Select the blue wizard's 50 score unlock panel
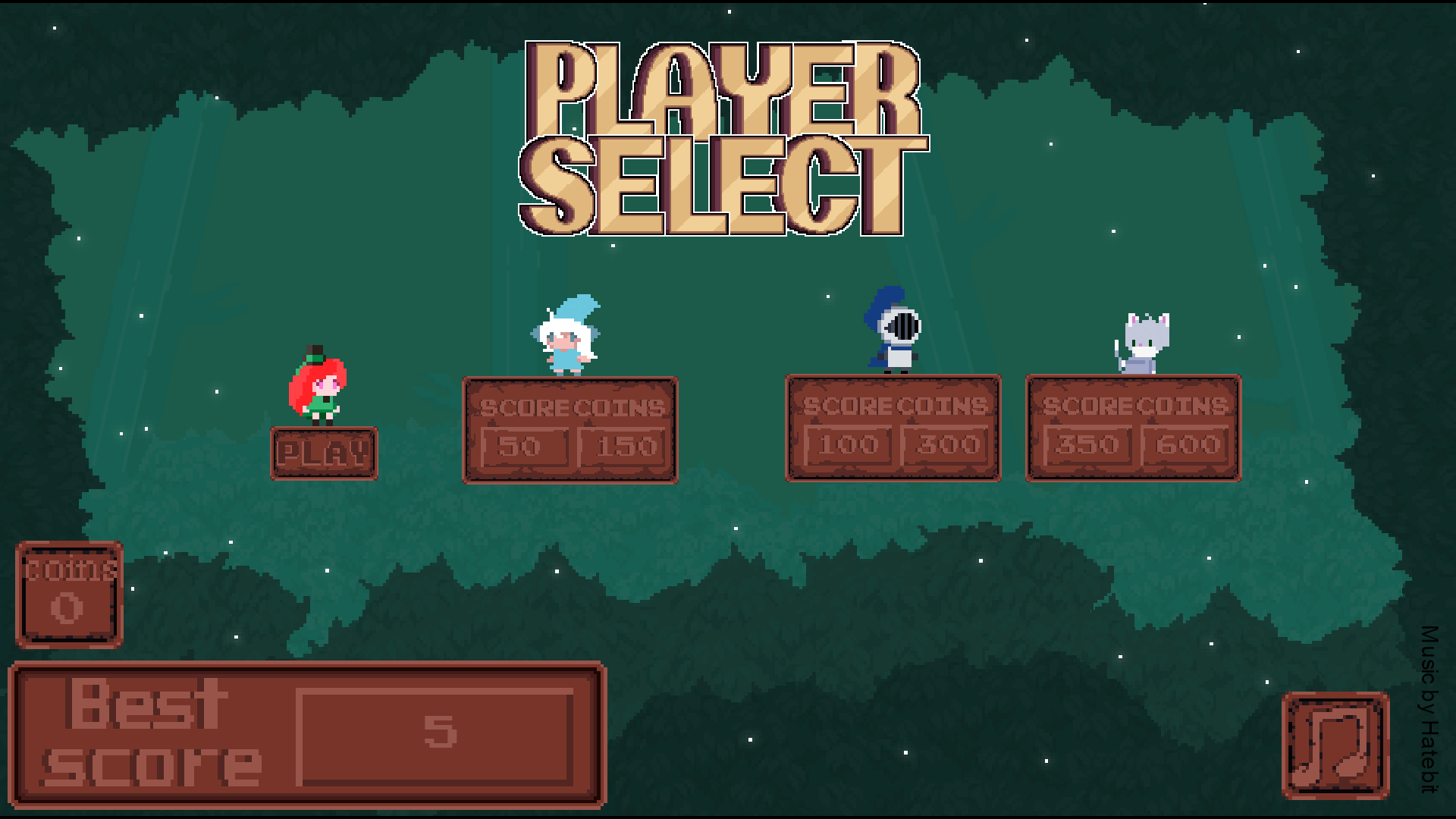 525,447
